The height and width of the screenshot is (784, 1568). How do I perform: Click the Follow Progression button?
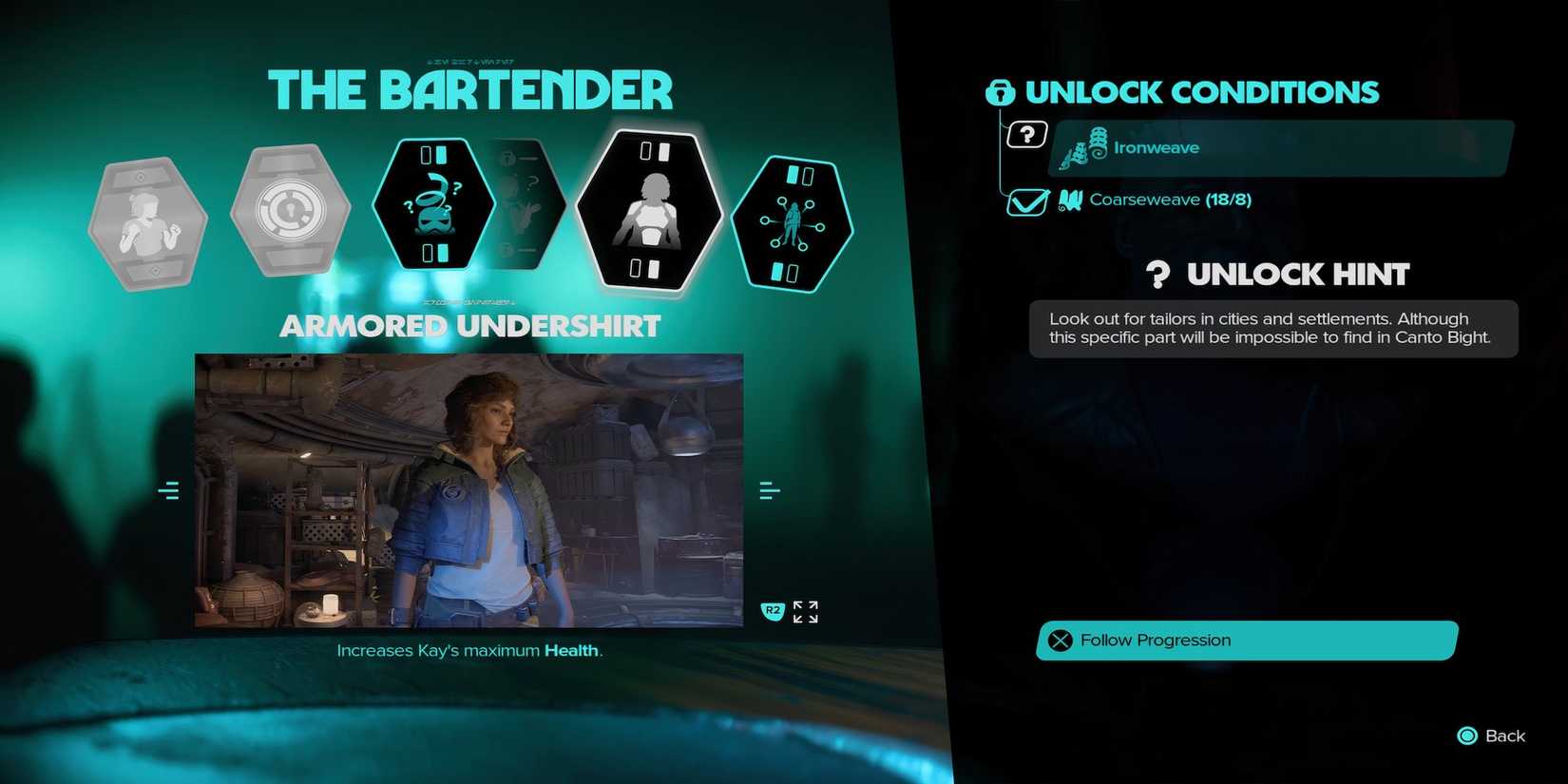pyautogui.click(x=1245, y=641)
